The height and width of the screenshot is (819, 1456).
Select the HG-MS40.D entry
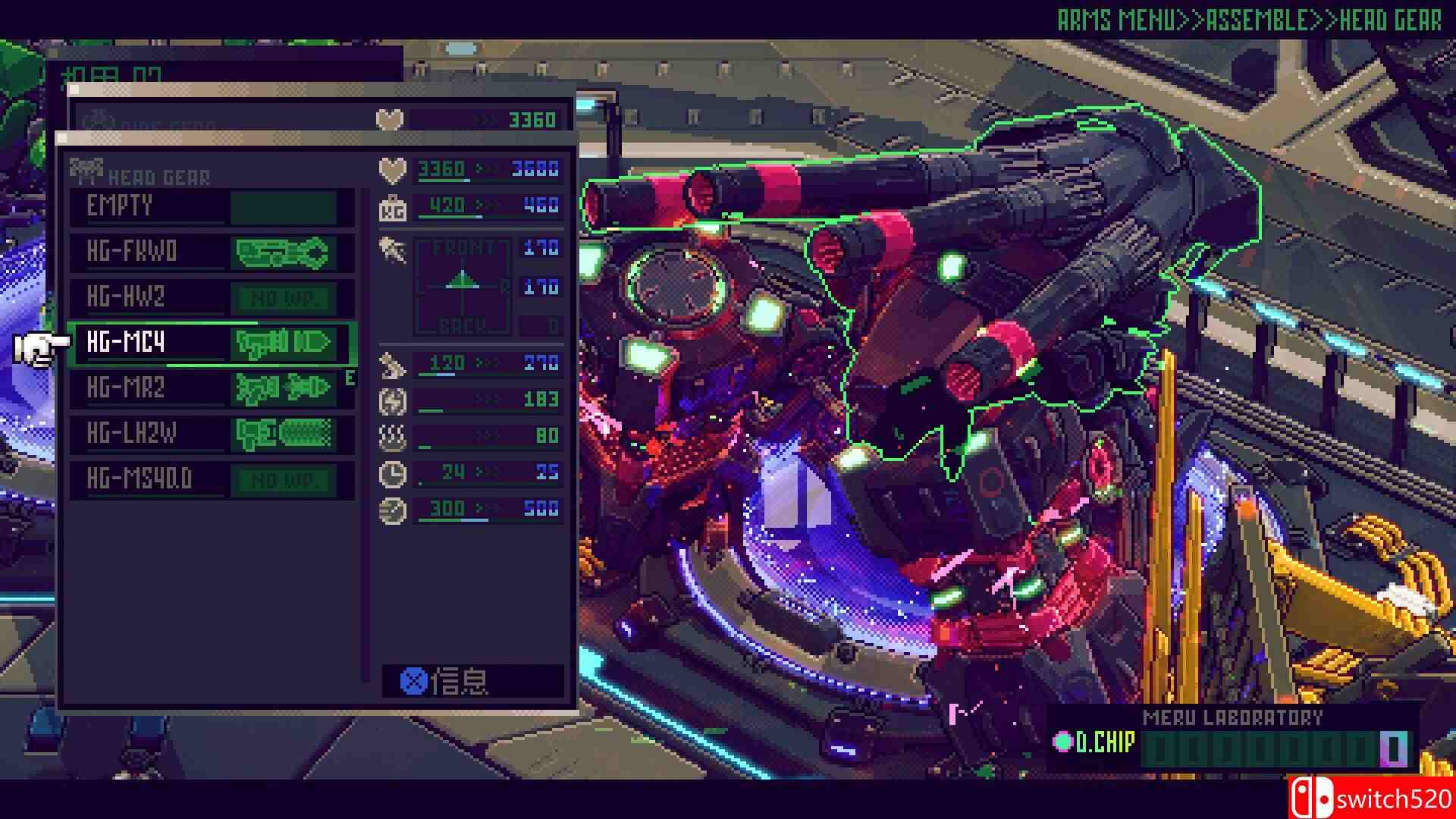211,480
